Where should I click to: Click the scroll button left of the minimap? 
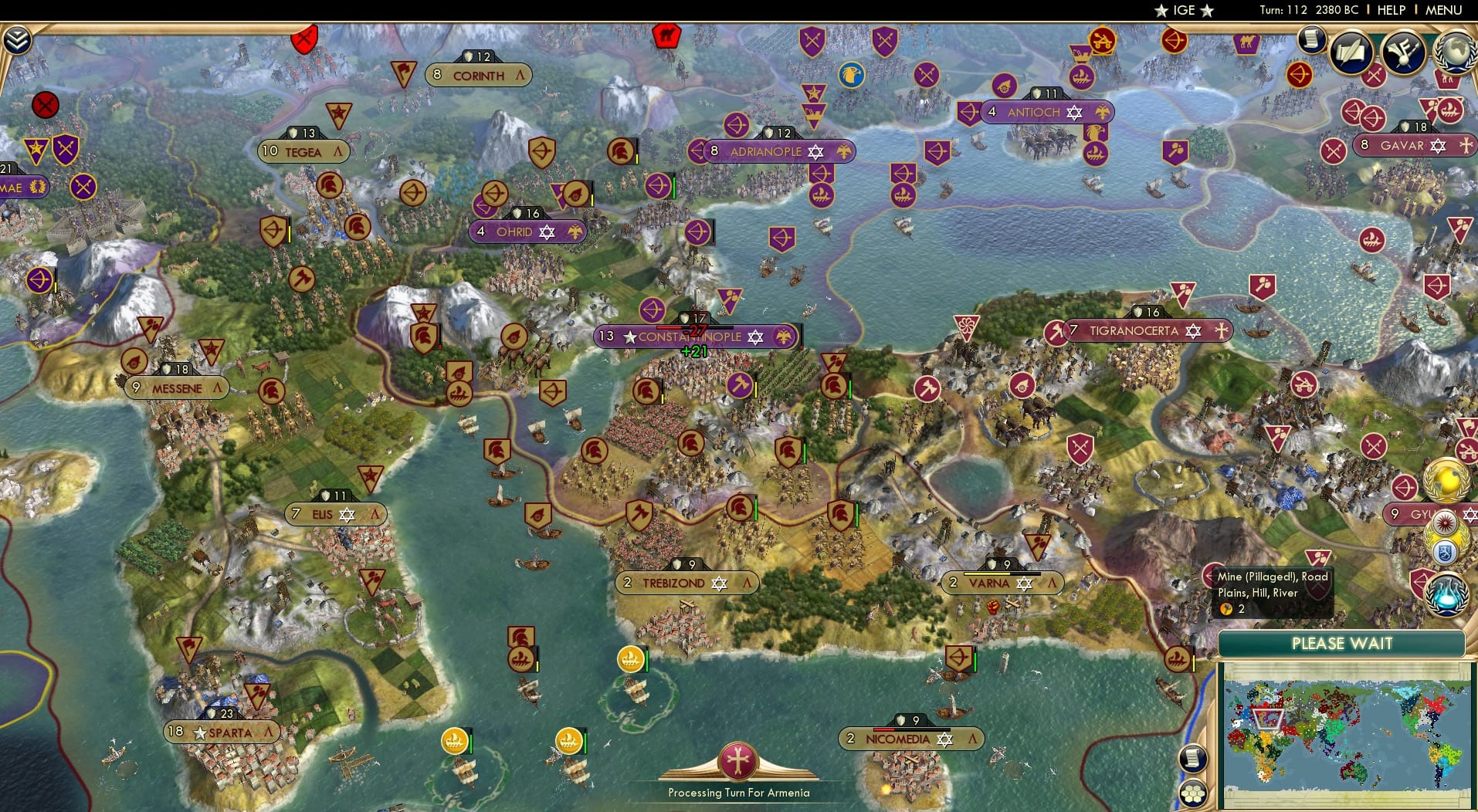pyautogui.click(x=1192, y=759)
